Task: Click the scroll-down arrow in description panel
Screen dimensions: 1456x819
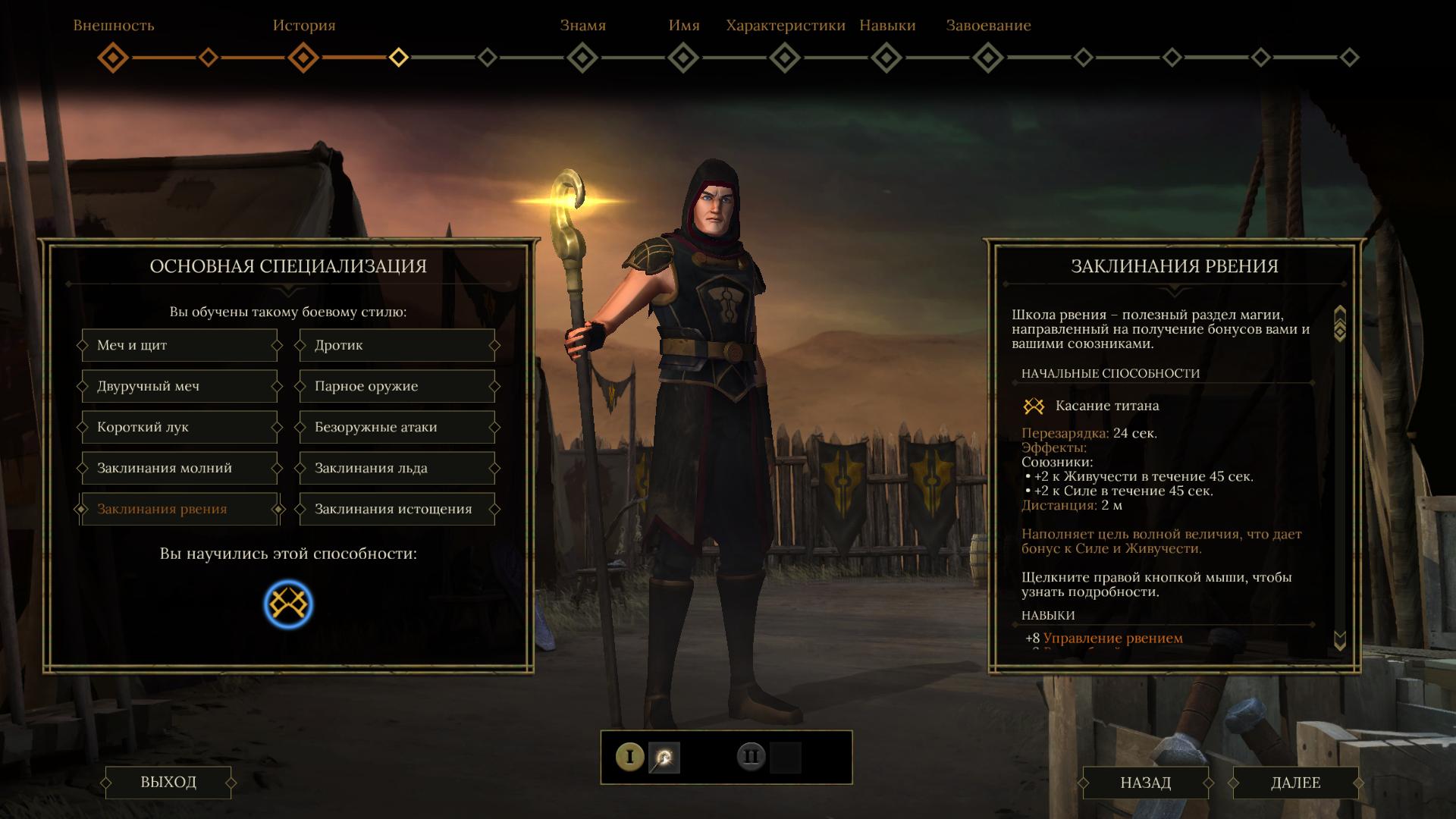Action: (x=1339, y=641)
